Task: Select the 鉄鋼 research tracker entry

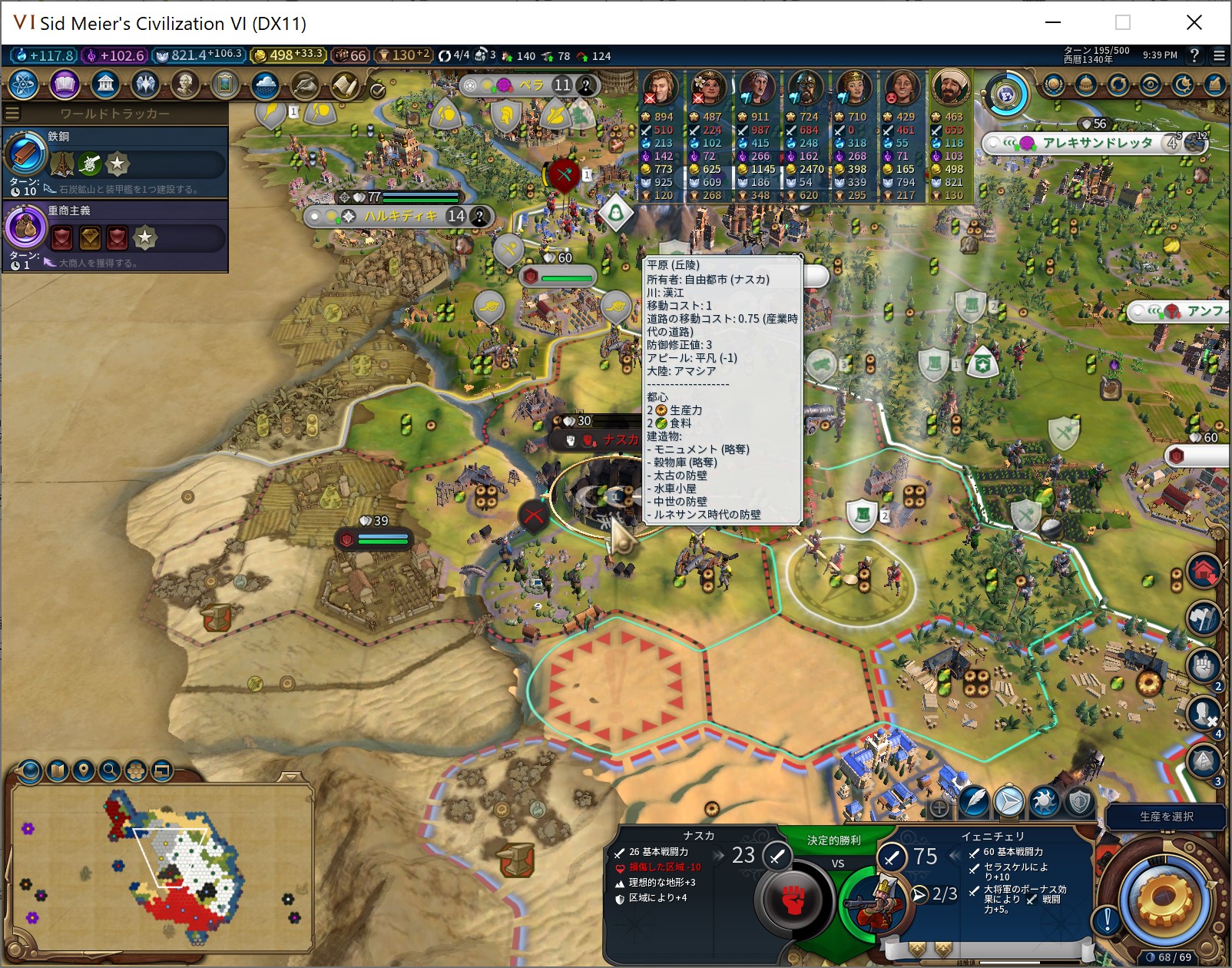Action: coord(115,161)
